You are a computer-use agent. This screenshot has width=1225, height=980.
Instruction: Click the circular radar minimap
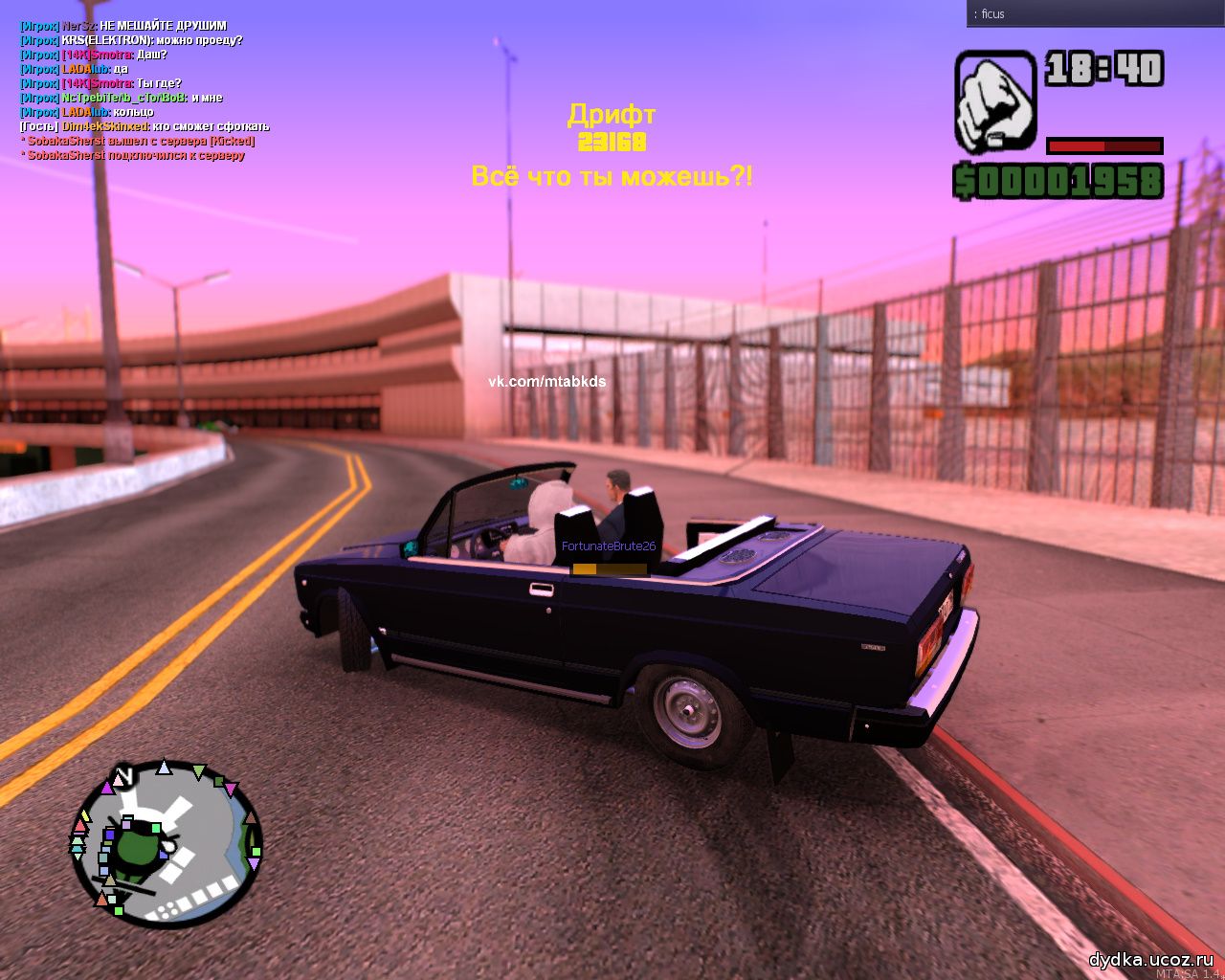166,843
